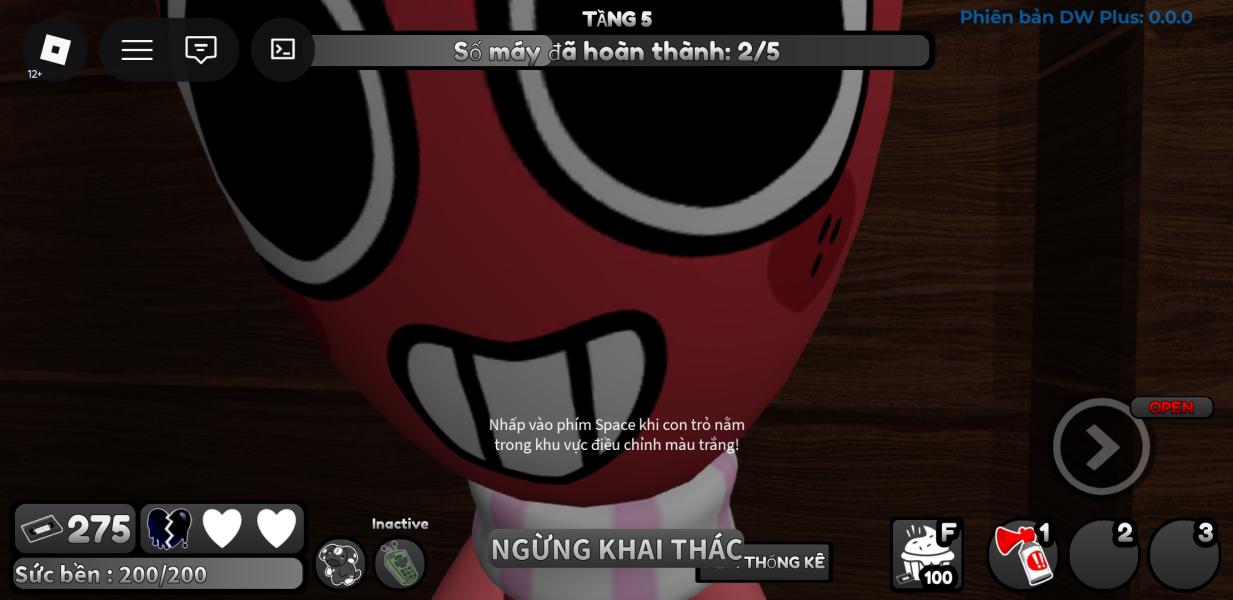Open the Thống Kê panel
The image size is (1233, 600).
click(784, 563)
